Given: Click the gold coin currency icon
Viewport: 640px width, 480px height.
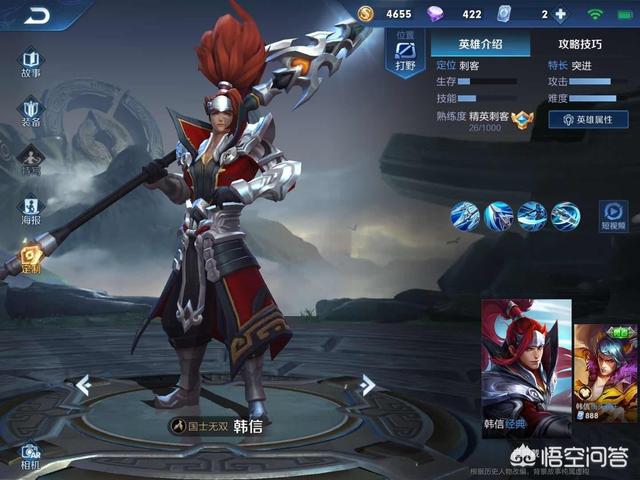Looking at the screenshot, I should coord(365,14).
